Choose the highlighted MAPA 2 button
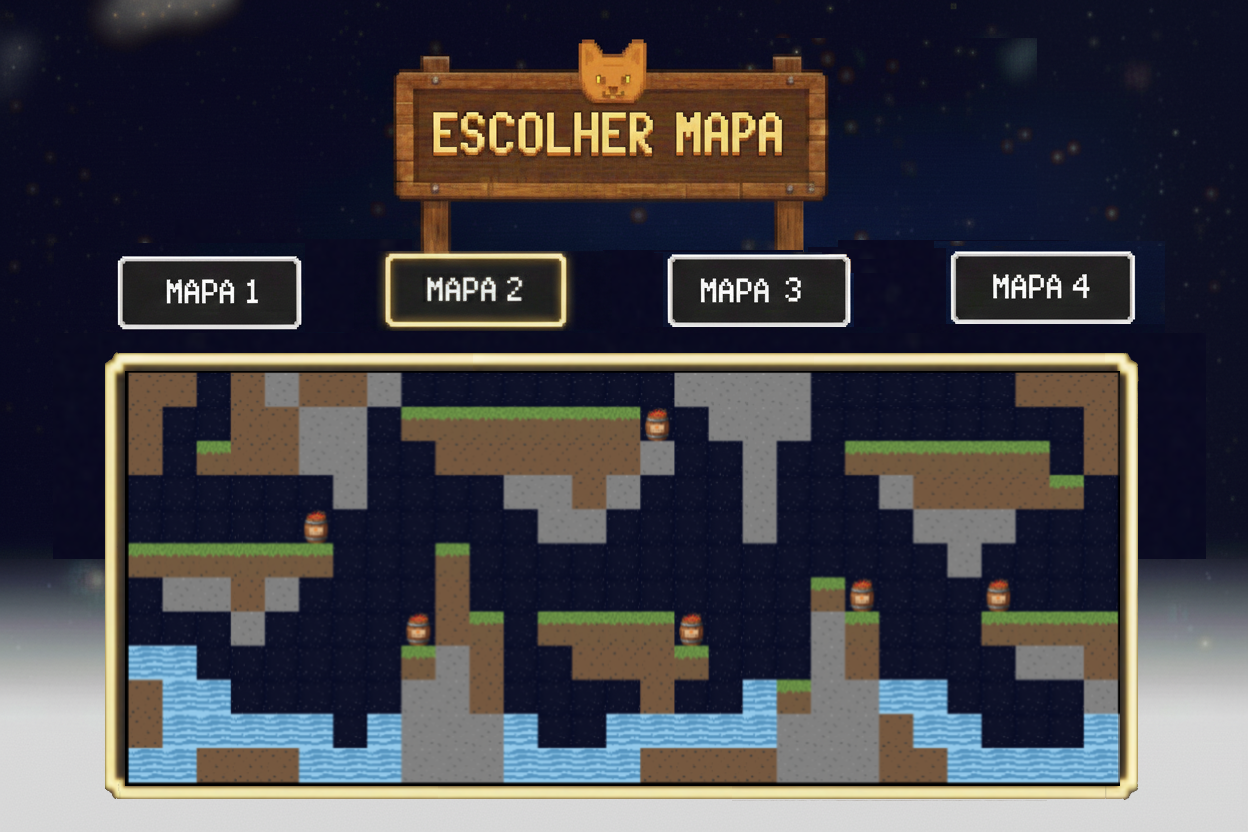This screenshot has width=1248, height=832. (475, 290)
